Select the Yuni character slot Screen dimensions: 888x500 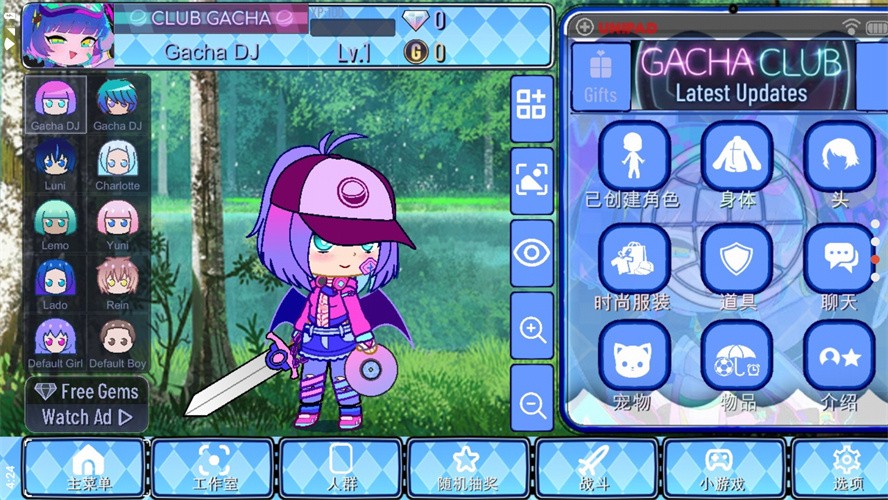pos(117,223)
